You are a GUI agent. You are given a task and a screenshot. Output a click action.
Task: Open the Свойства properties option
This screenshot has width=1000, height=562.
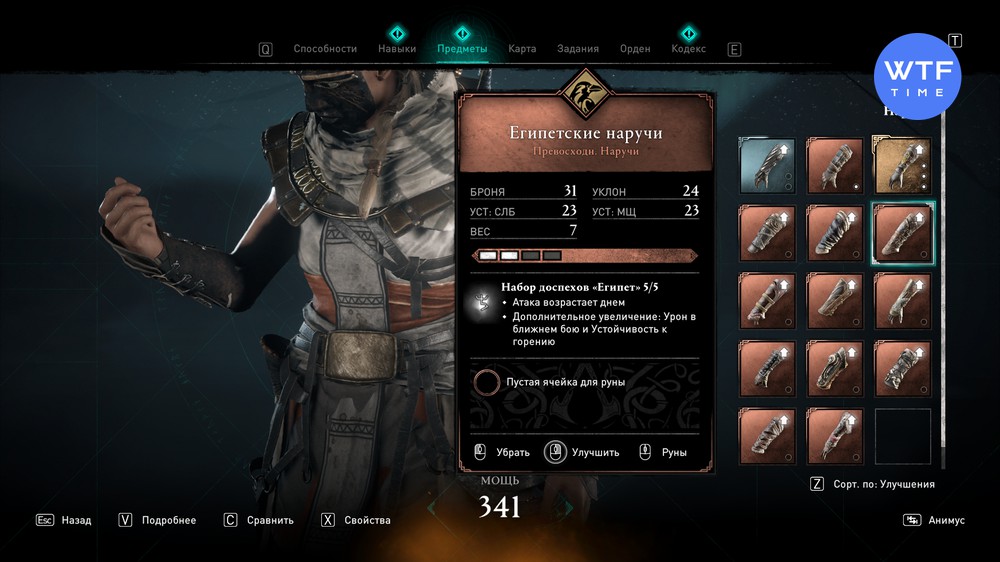[356, 520]
